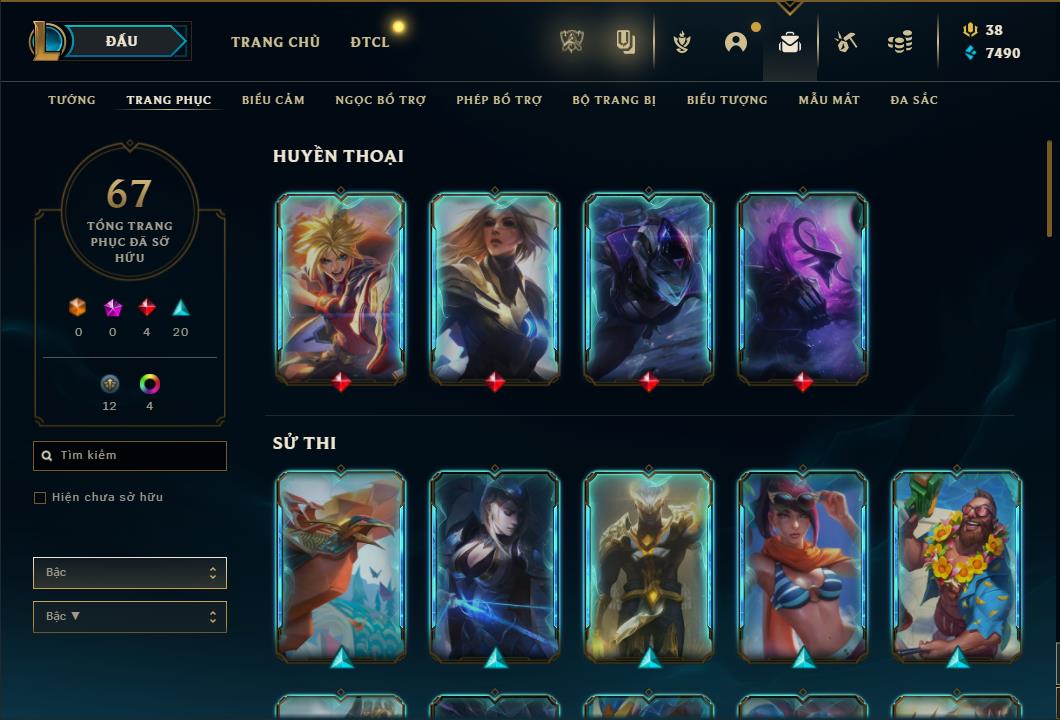The width and height of the screenshot is (1060, 720).
Task: Show the BỘ TRANG BỊ tab
Action: tap(614, 100)
